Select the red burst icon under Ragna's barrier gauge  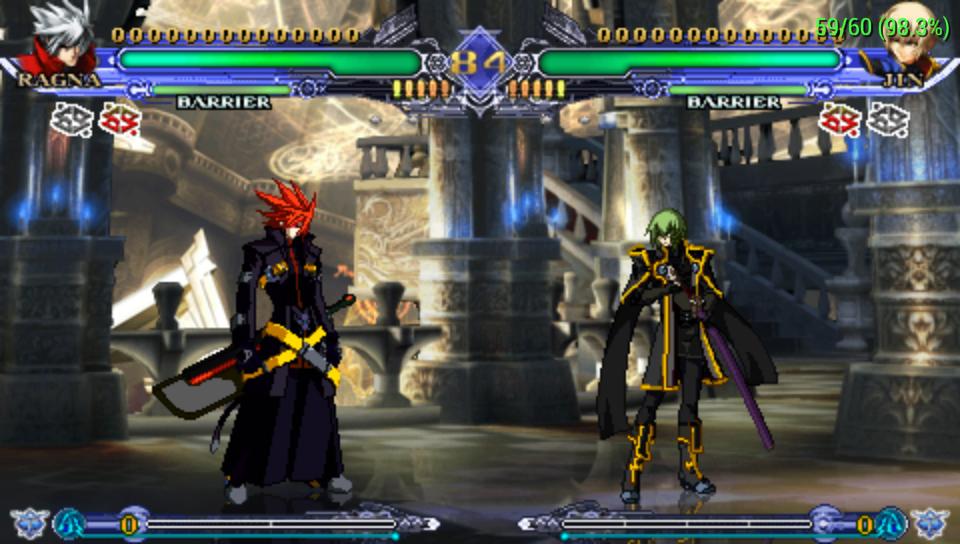click(x=116, y=120)
